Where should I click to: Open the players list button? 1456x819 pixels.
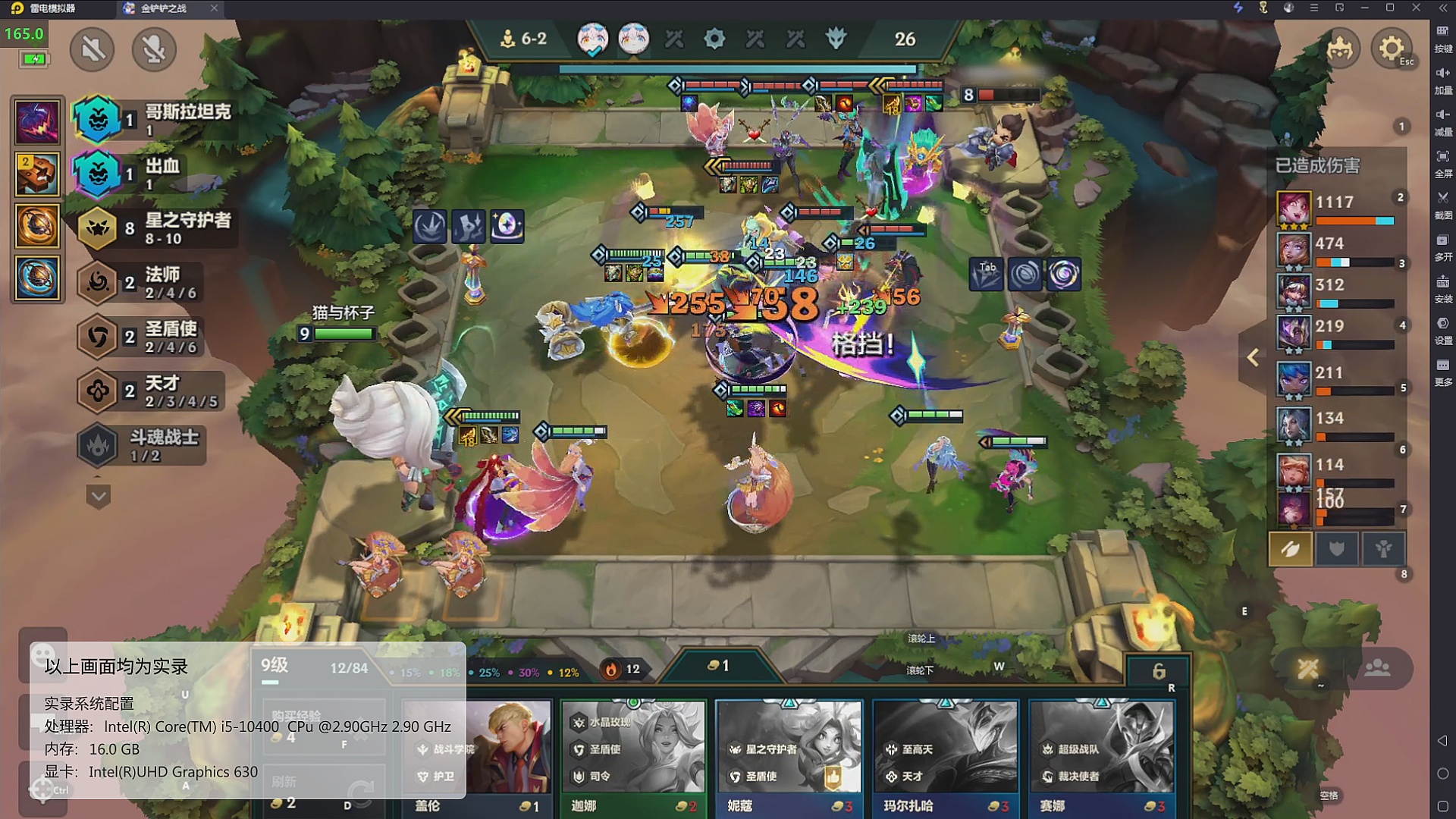[x=1377, y=668]
